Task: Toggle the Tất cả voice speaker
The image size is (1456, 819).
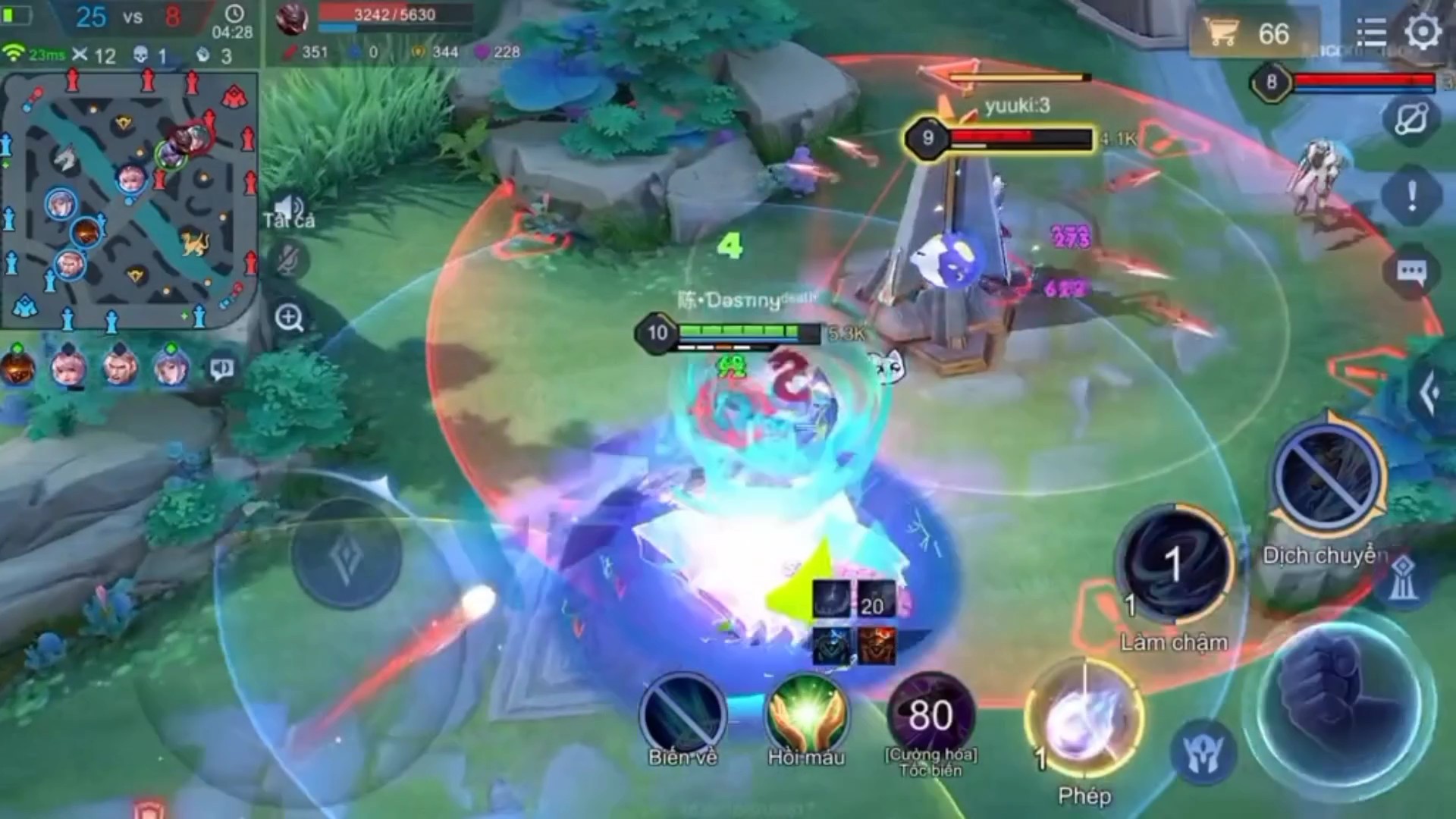Action: point(289,209)
